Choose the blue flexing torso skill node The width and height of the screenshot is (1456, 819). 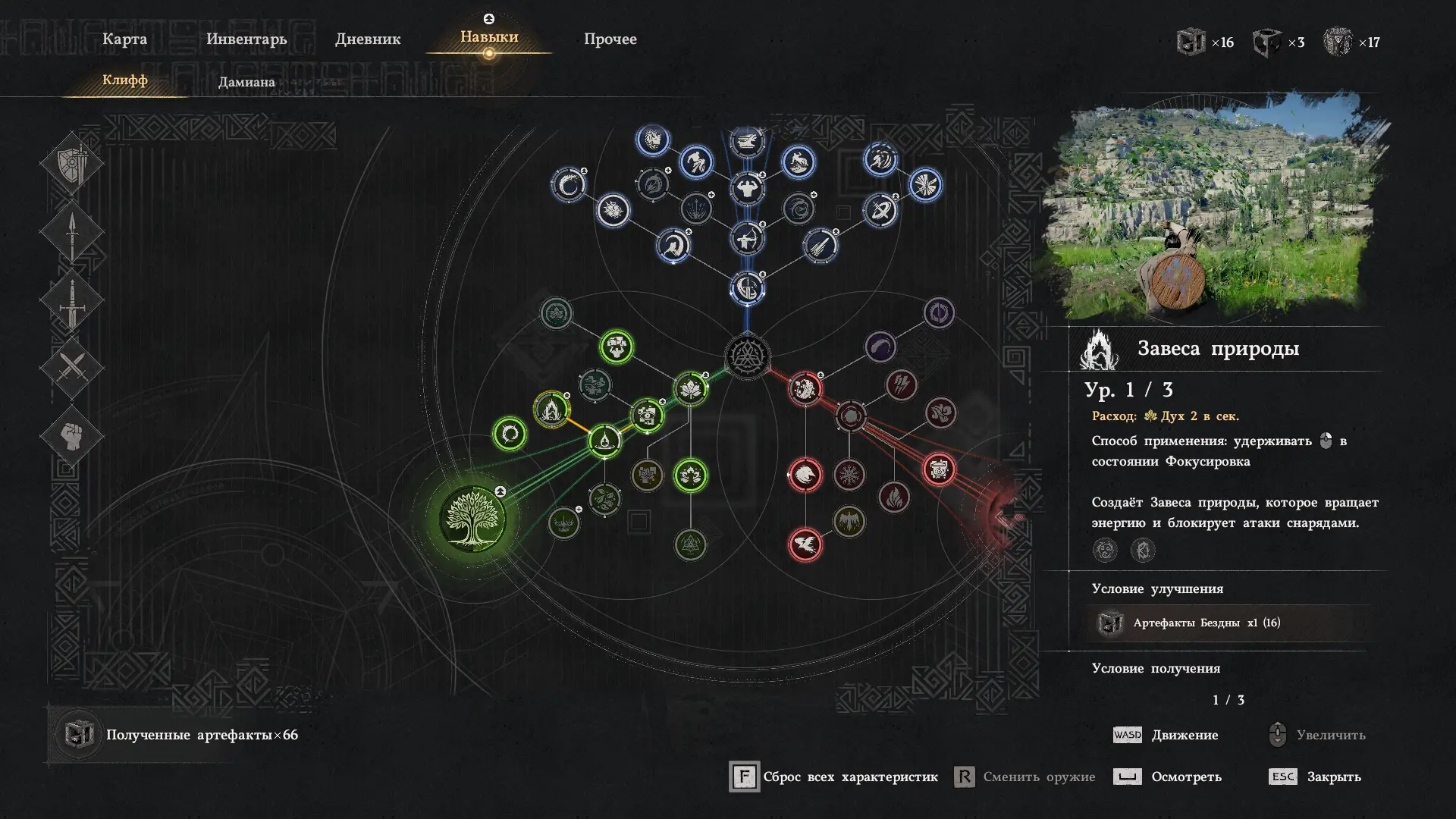pyautogui.click(x=747, y=188)
